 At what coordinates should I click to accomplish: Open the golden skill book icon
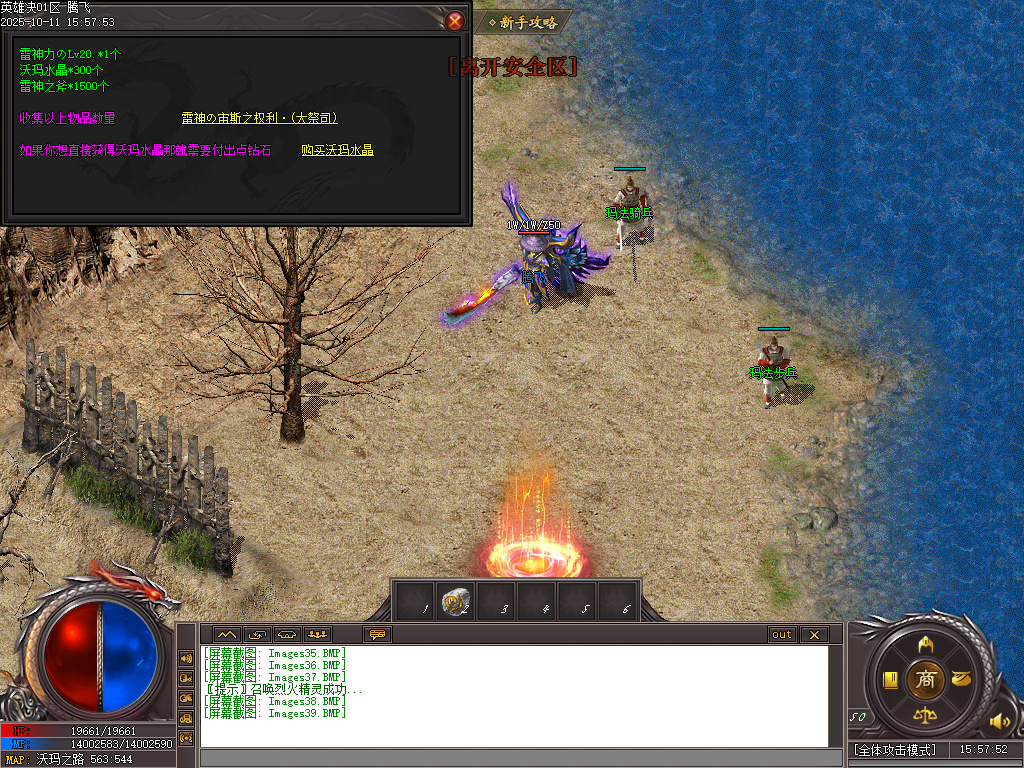click(890, 680)
